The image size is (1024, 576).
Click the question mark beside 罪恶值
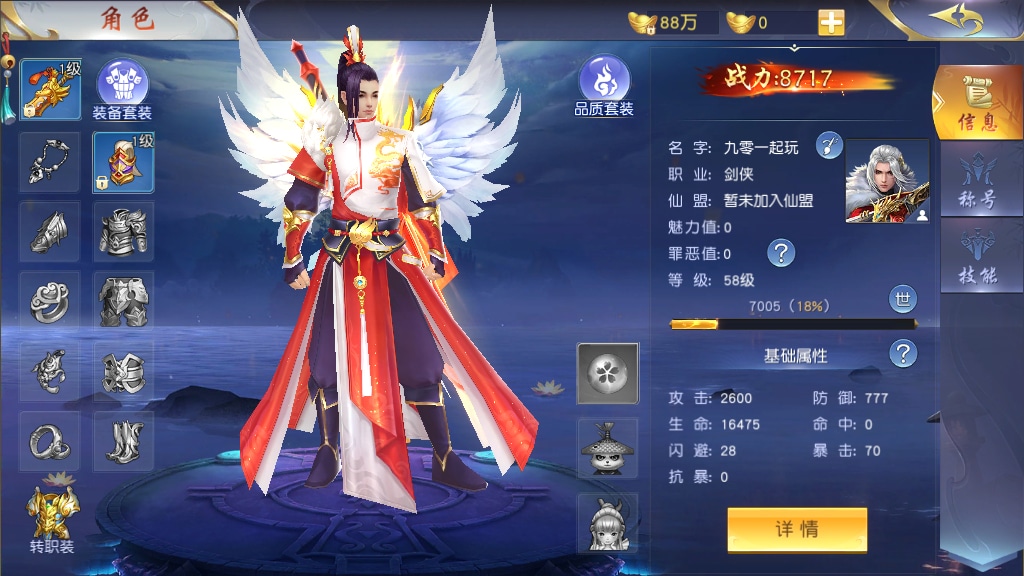pyautogui.click(x=780, y=253)
